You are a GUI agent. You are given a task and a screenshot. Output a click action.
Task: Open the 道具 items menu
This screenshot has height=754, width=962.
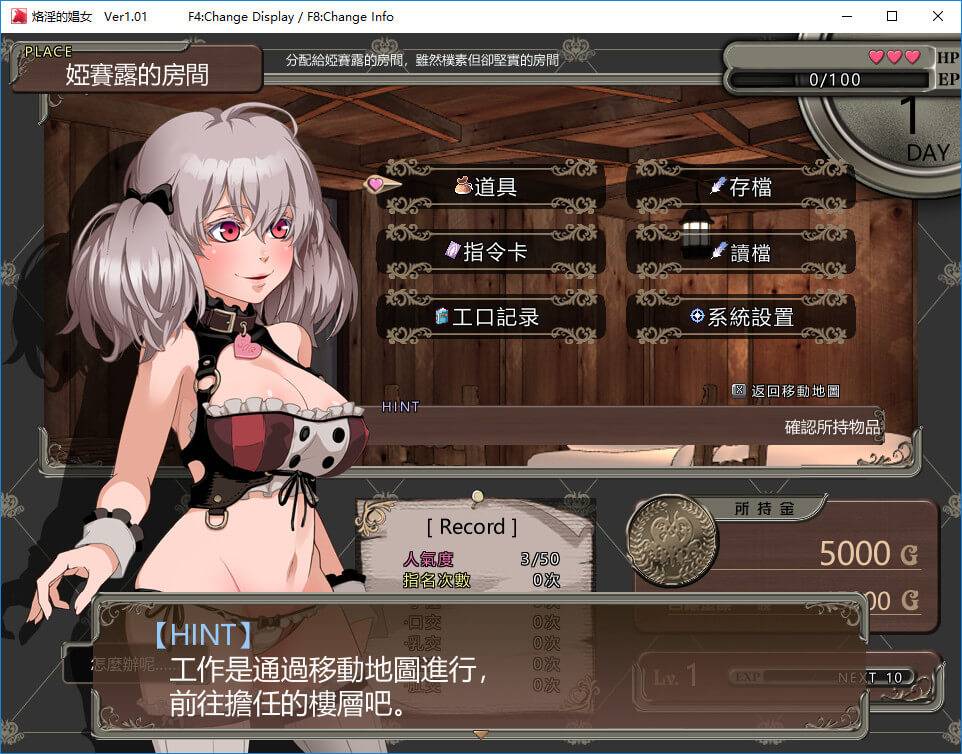pos(491,187)
